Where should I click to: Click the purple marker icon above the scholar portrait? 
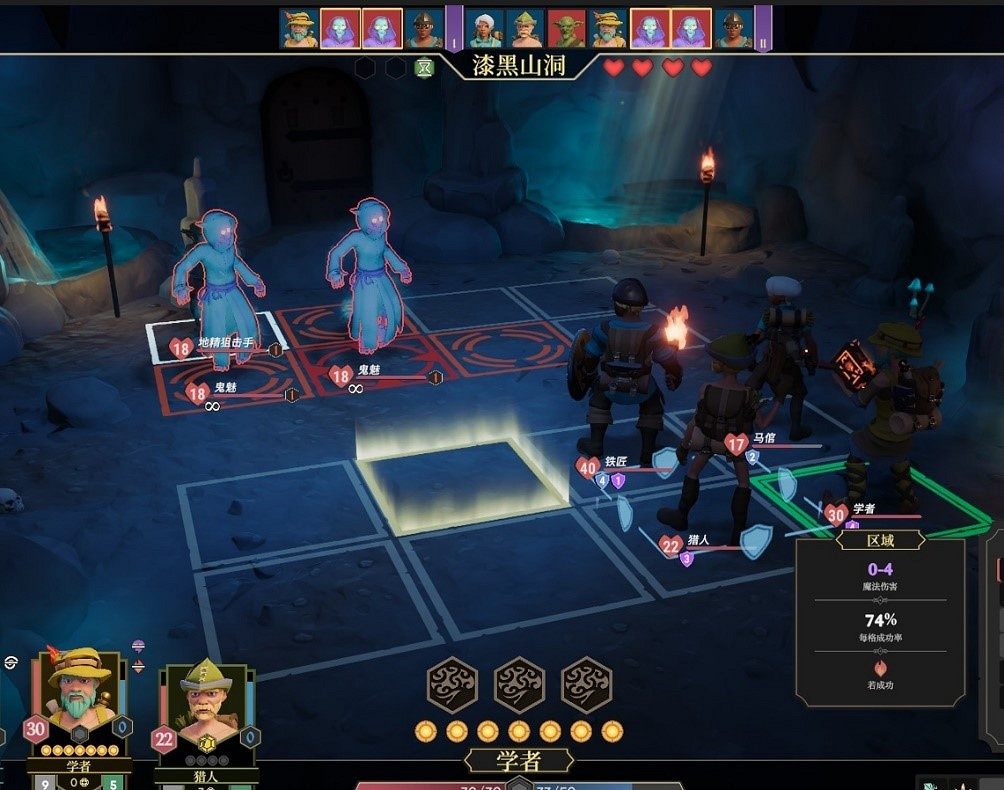point(138,647)
